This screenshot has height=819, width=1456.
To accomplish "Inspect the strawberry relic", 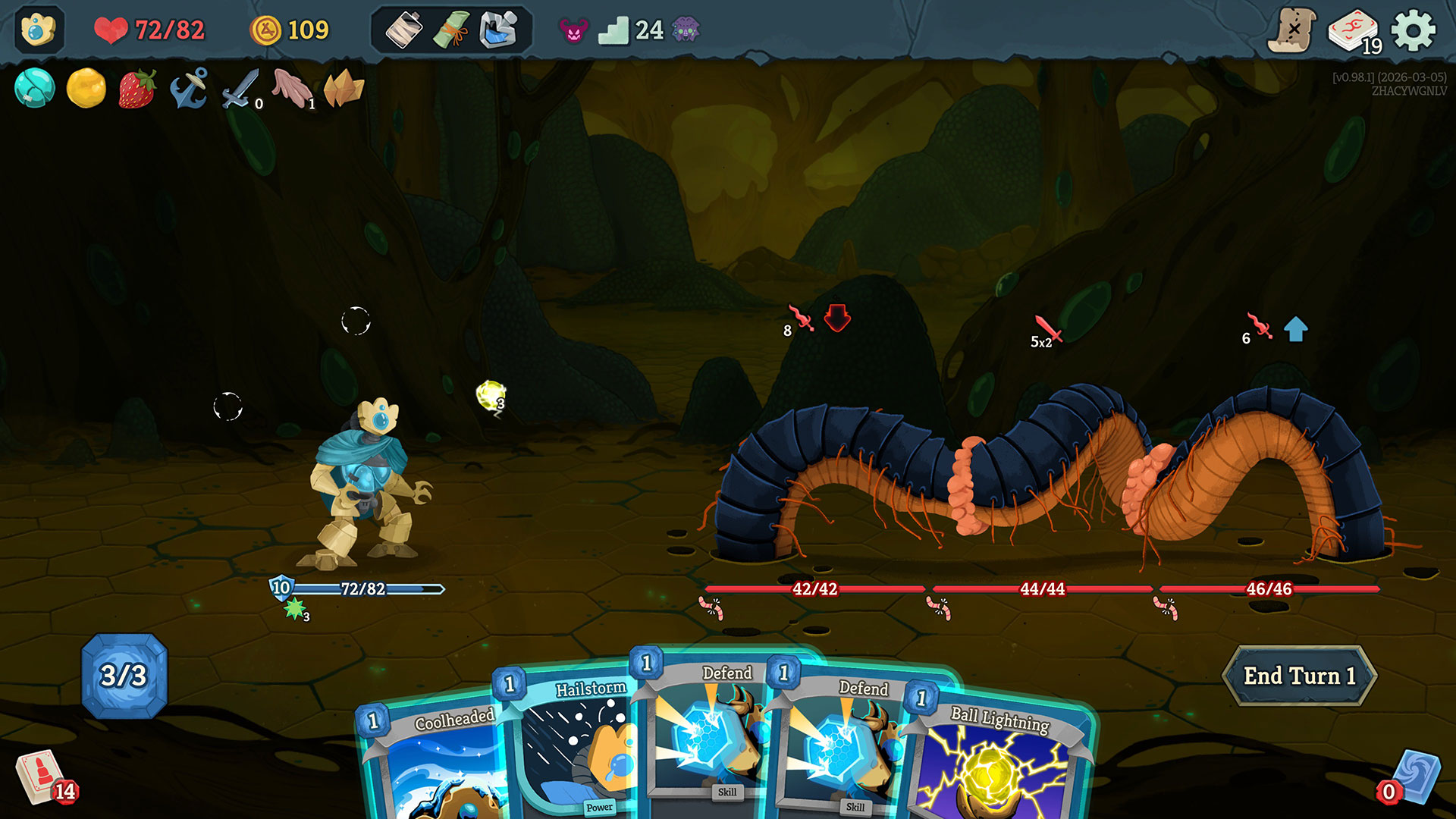I will tap(137, 88).
